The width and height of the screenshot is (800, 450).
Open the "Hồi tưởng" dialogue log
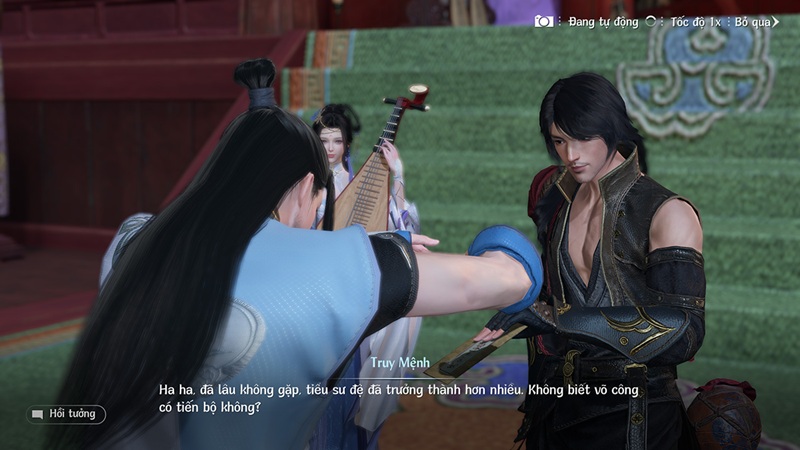pos(66,413)
